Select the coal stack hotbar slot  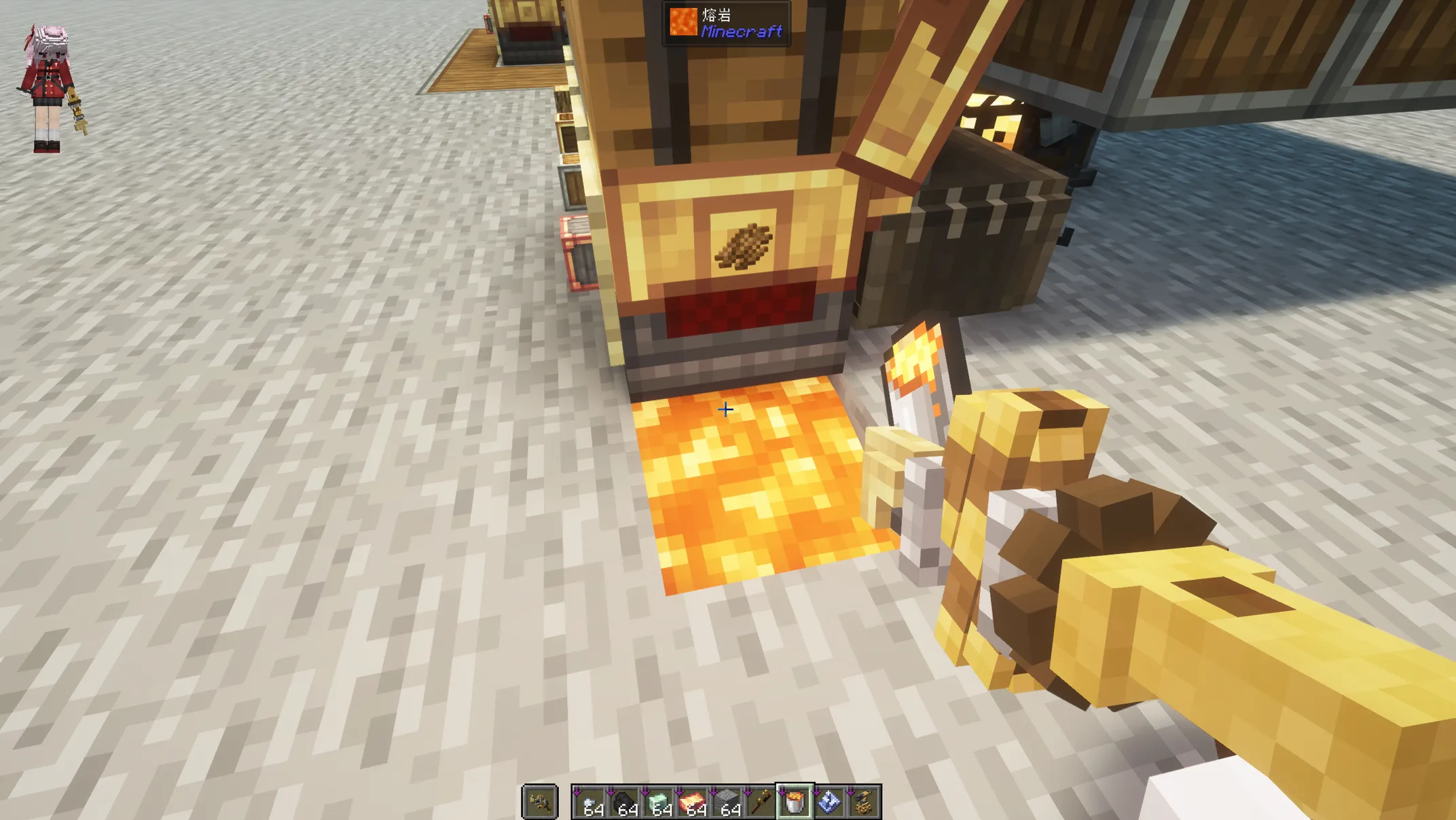point(625,802)
